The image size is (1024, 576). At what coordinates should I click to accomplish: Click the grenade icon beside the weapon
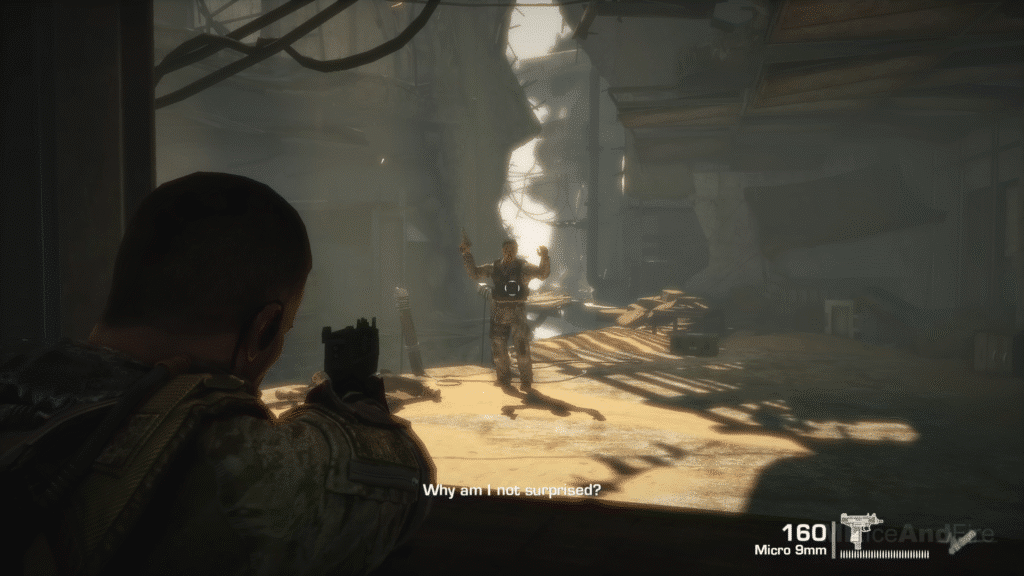tap(964, 540)
